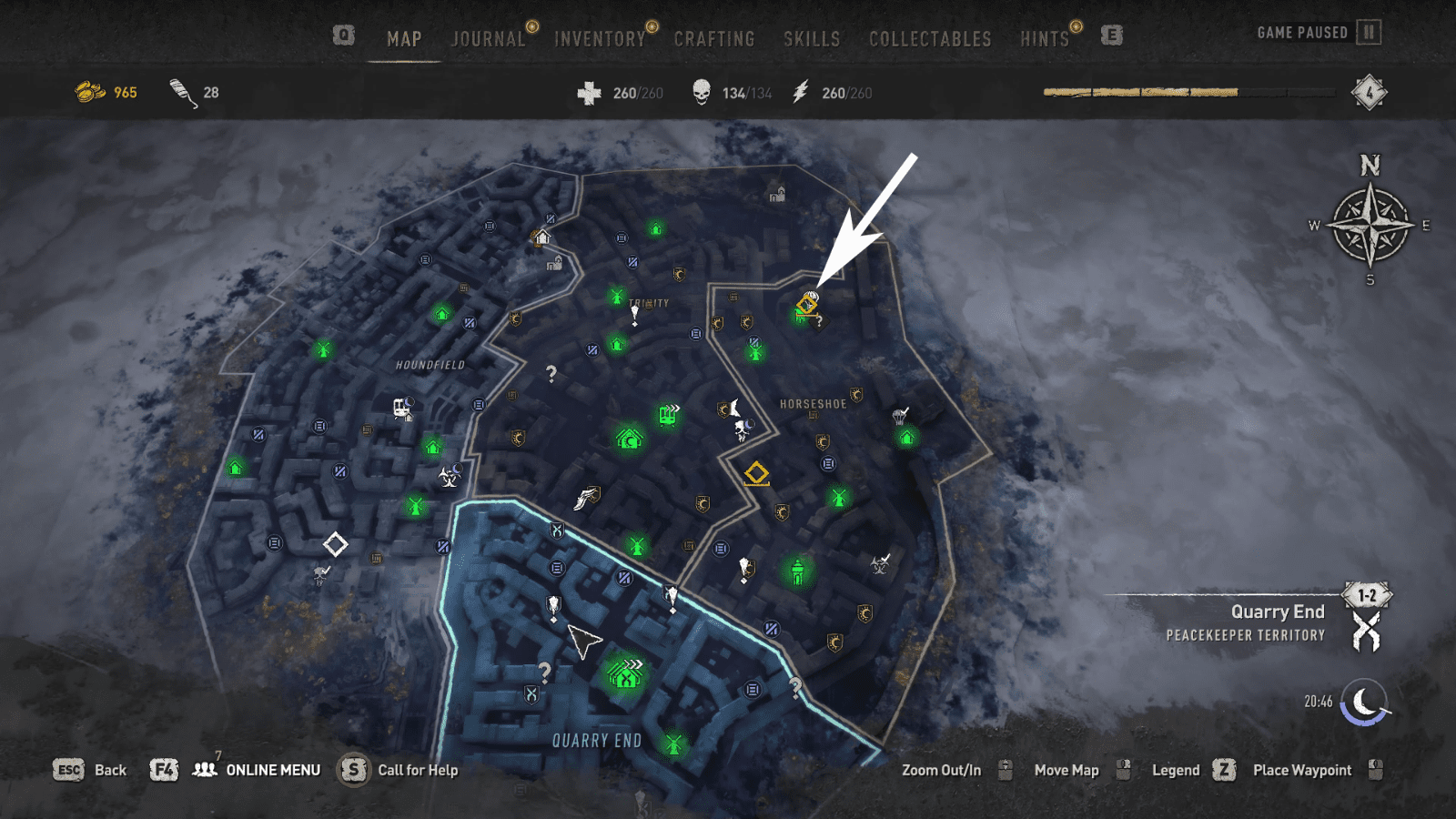
Task: Click the gold XP progress bar top right
Action: tap(1142, 91)
